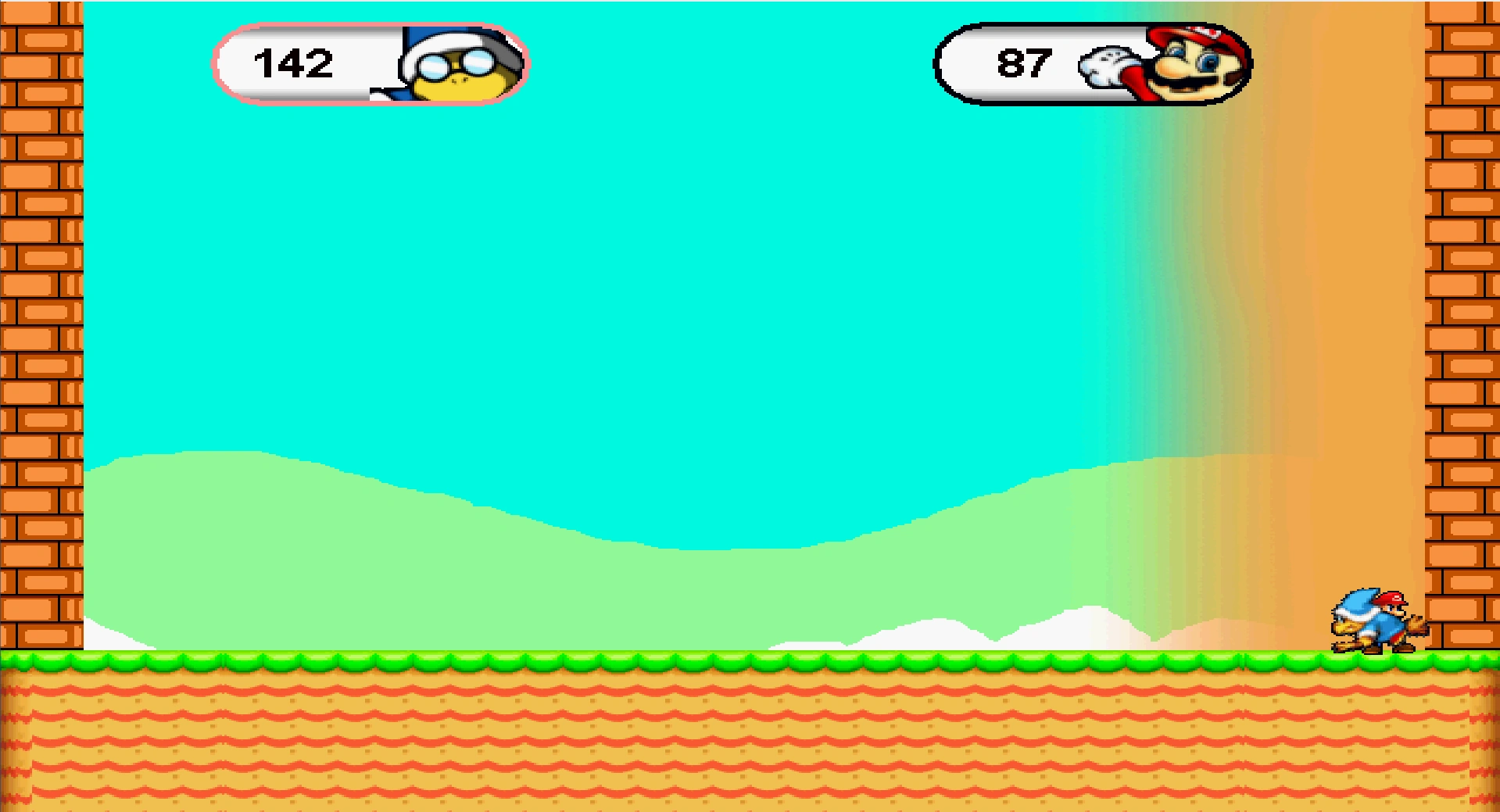Select the Mario face portrait icon

1196,66
